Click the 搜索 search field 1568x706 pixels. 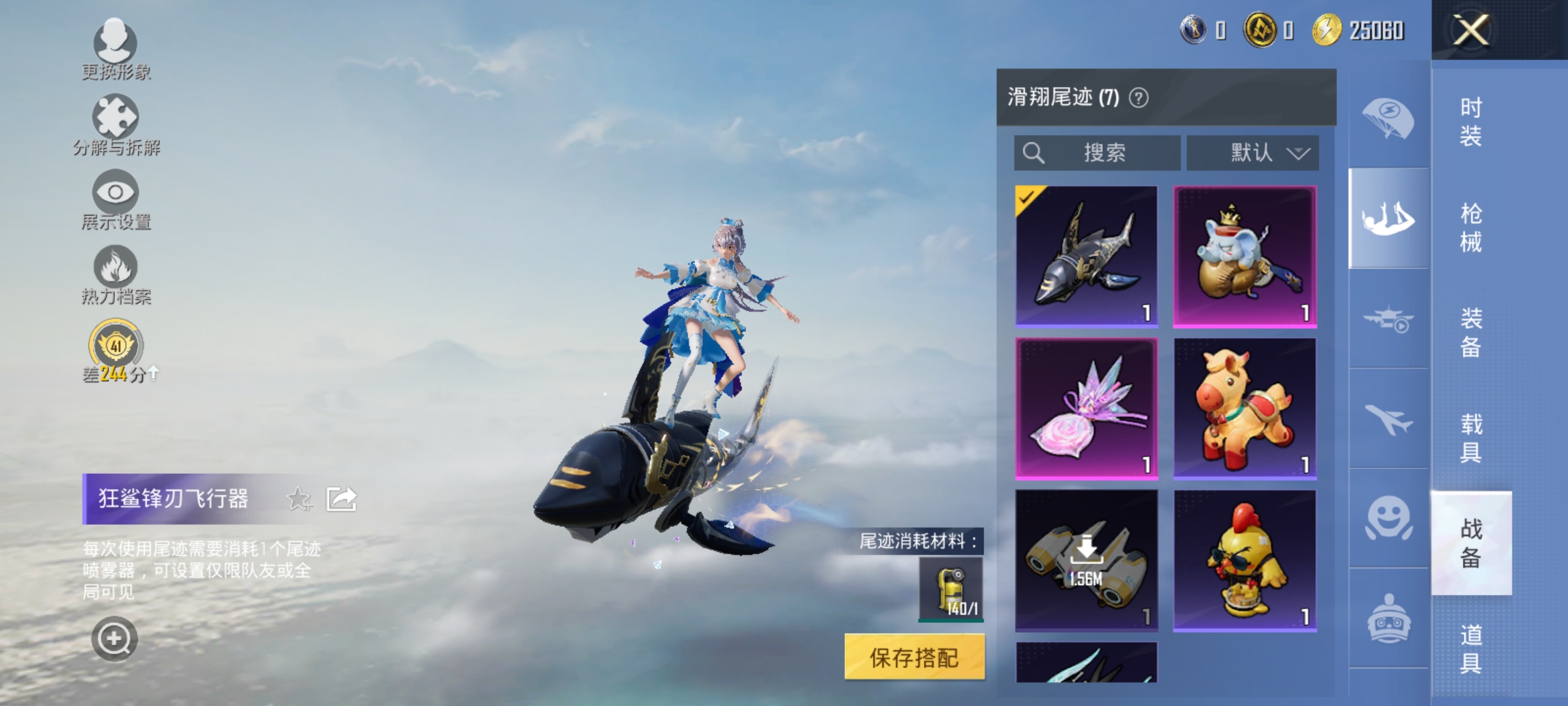[1098, 152]
